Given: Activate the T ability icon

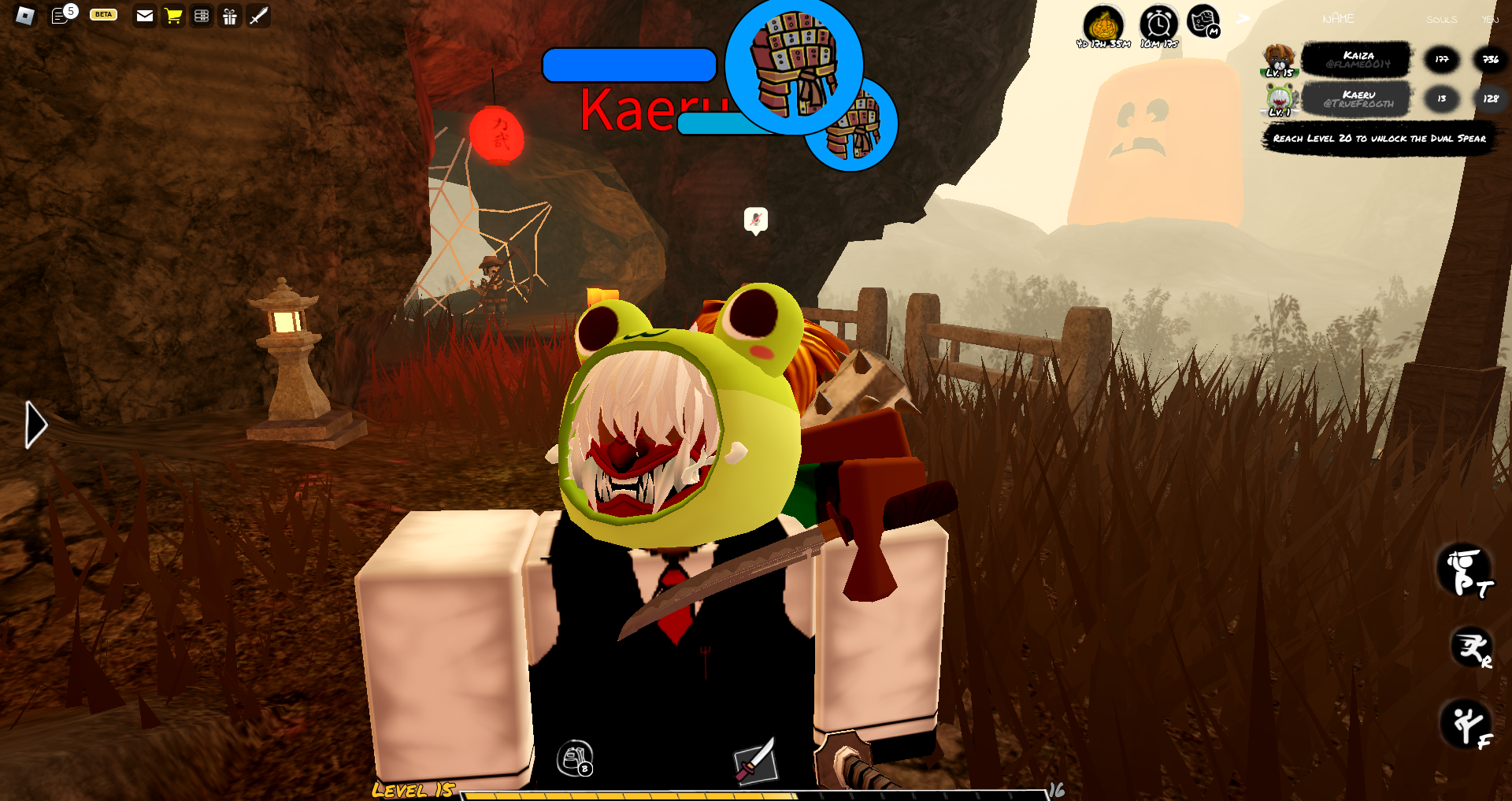Looking at the screenshot, I should 1465,572.
